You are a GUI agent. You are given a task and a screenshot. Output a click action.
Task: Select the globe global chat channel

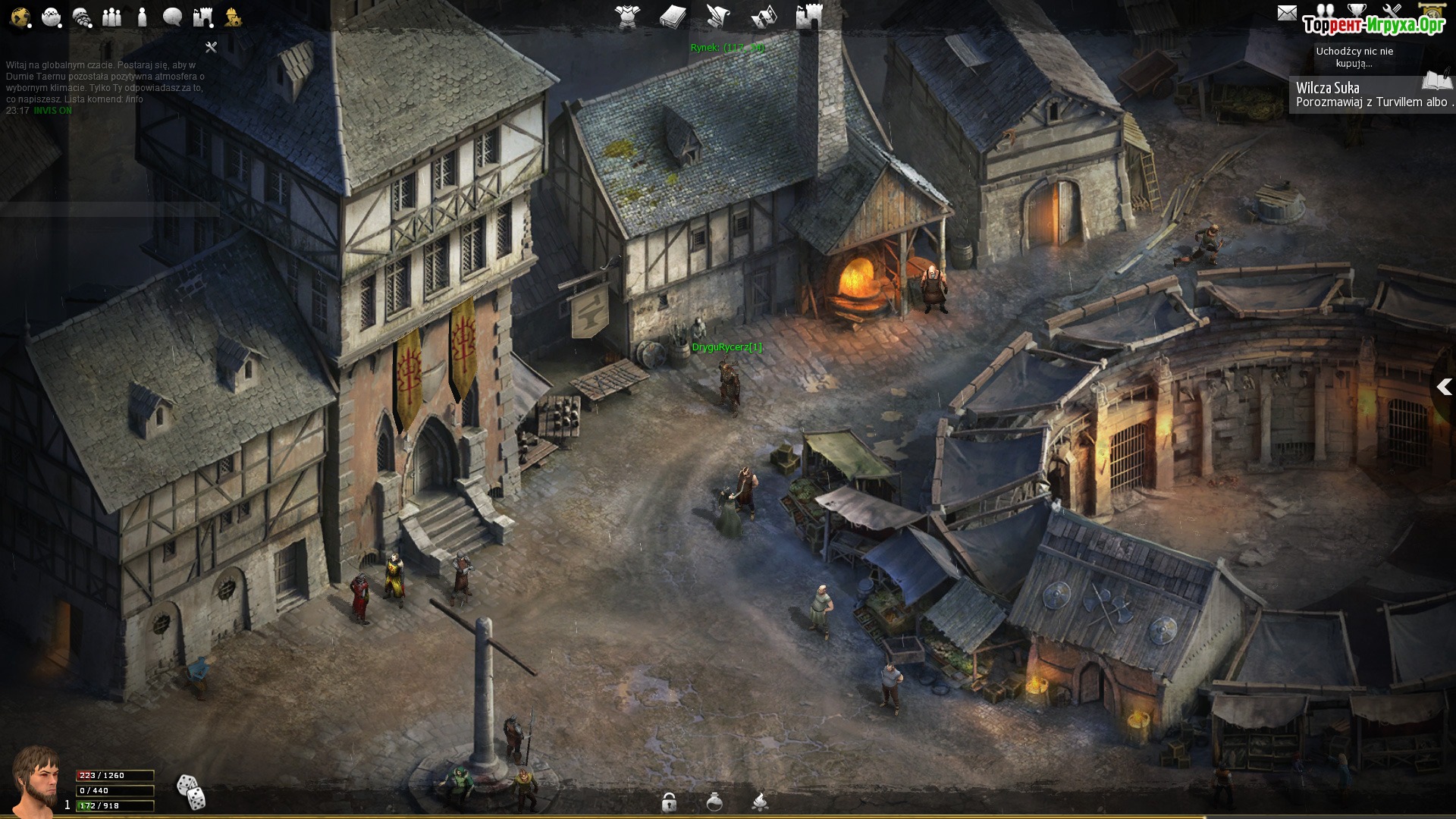(x=20, y=17)
